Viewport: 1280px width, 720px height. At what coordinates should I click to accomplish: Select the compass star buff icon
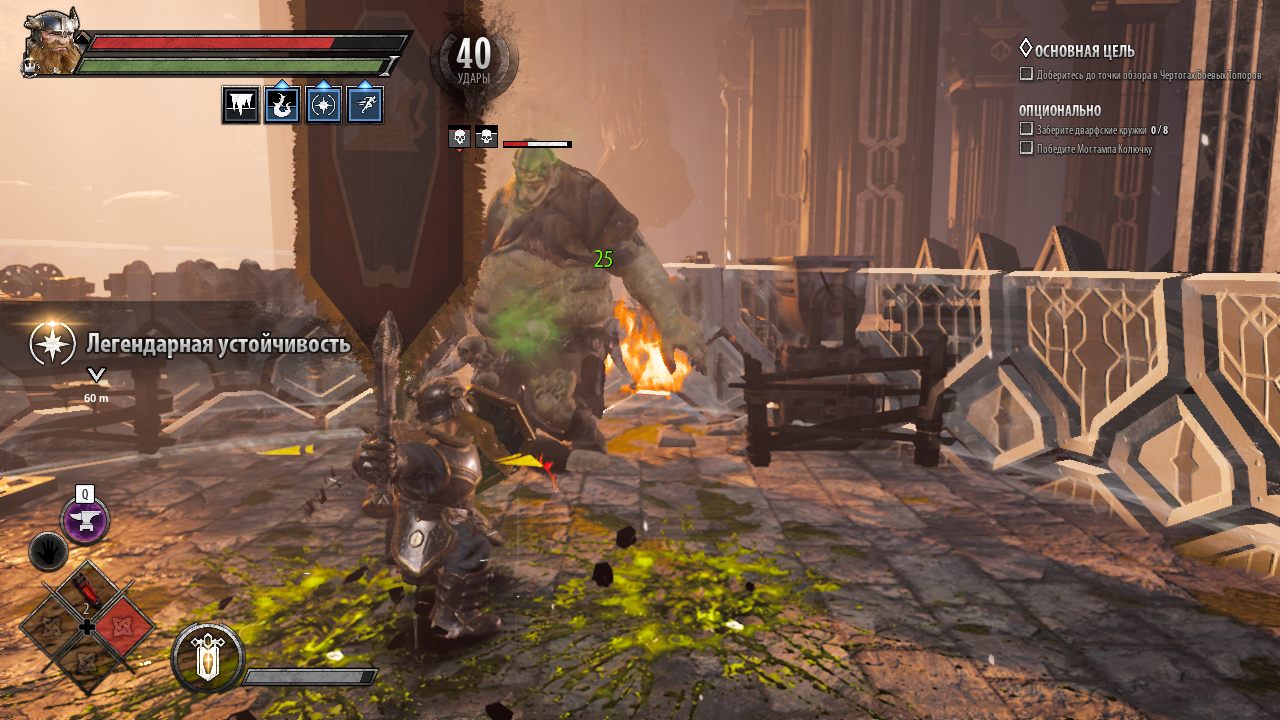coord(323,105)
